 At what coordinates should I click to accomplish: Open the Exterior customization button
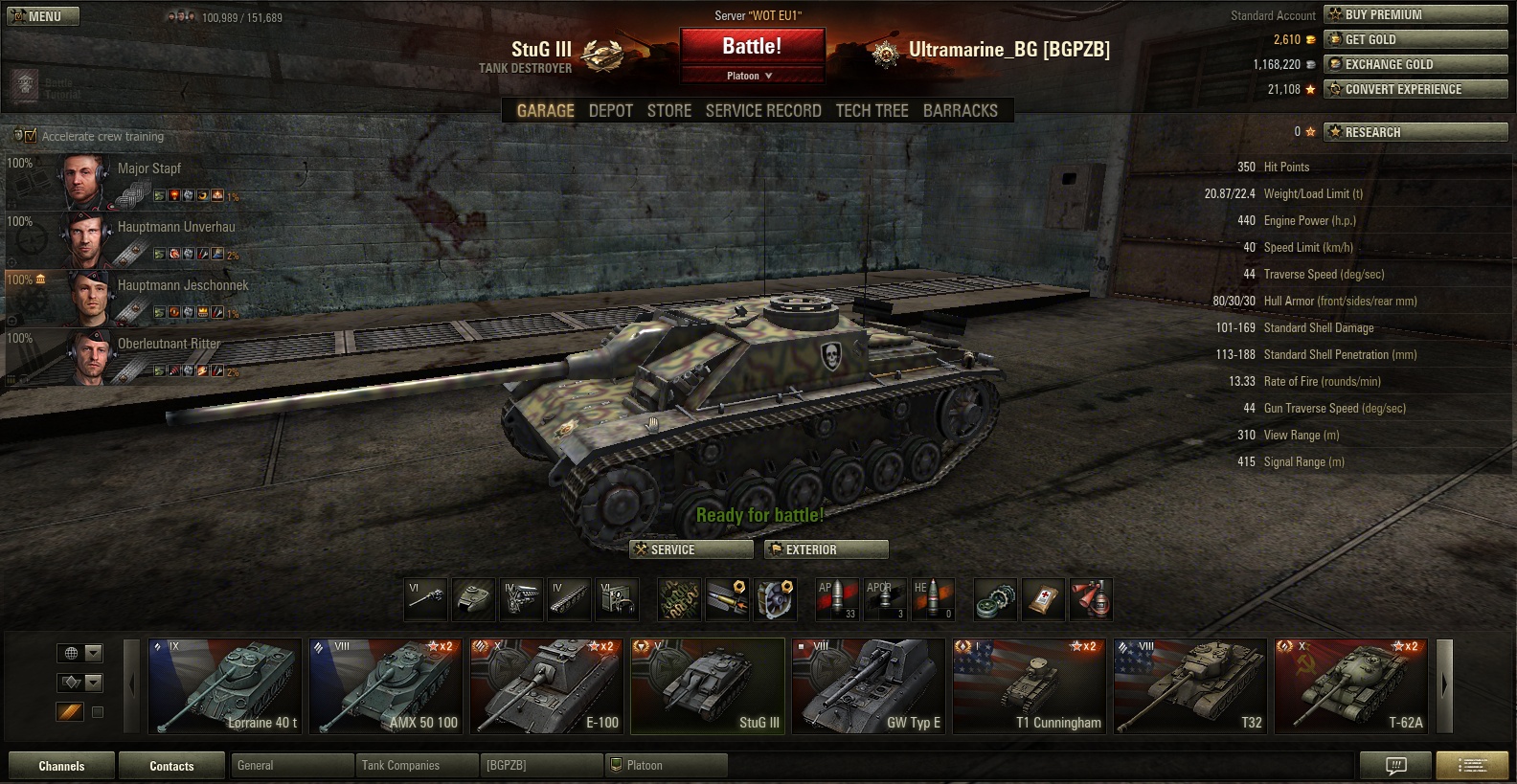point(826,549)
